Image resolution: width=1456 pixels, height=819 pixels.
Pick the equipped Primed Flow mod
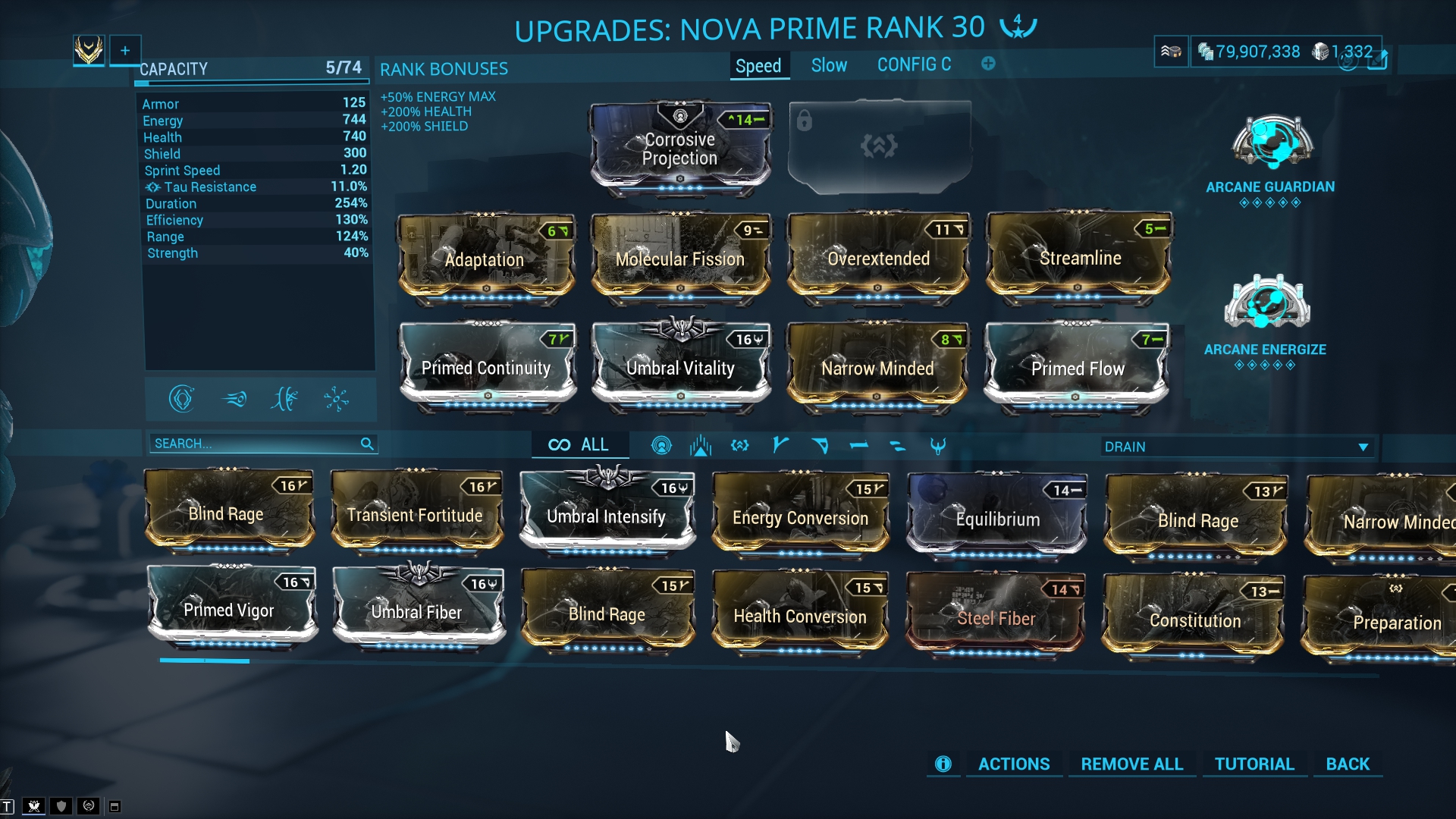pos(1077,367)
